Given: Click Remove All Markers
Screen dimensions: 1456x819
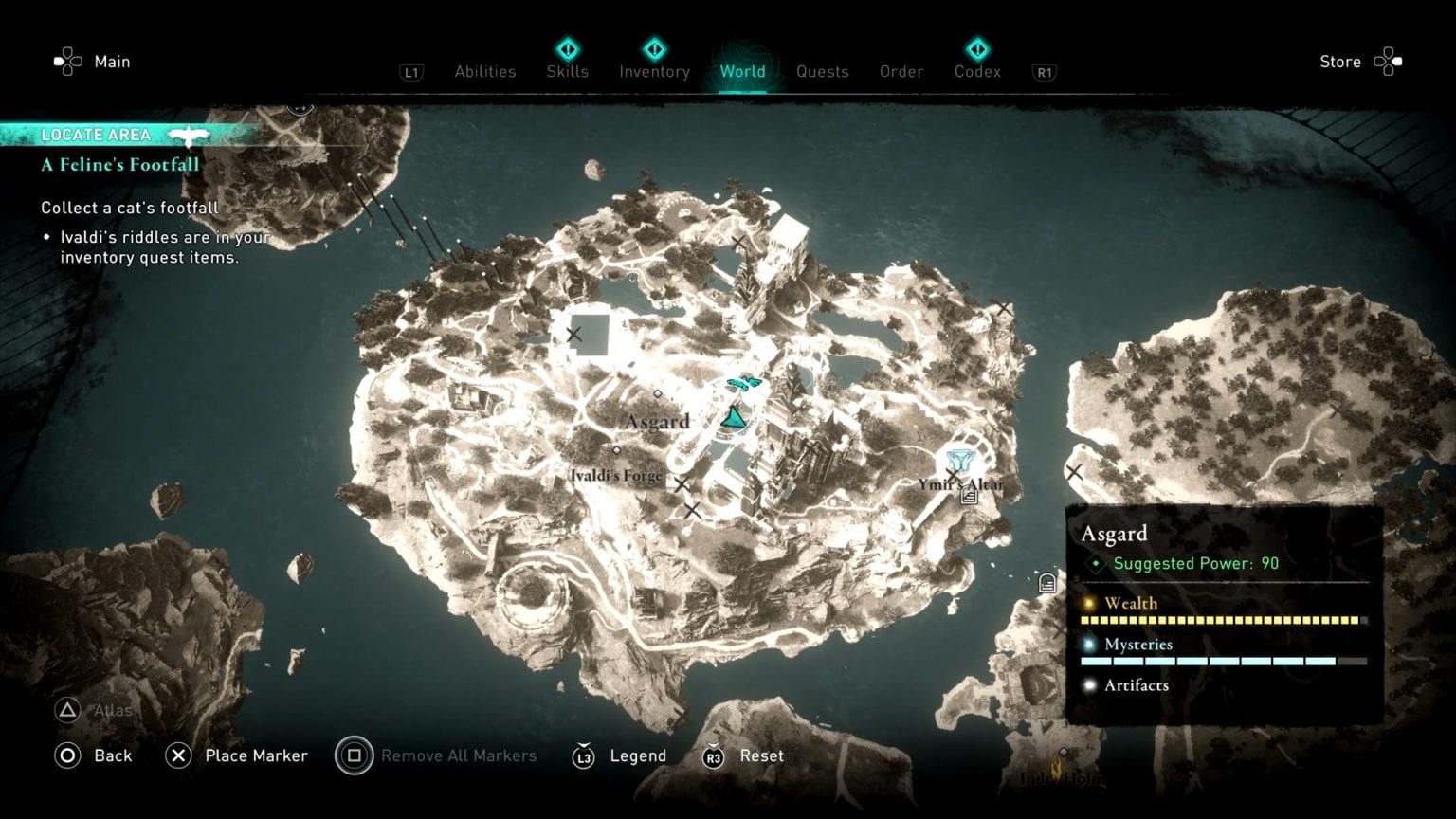Looking at the screenshot, I should (459, 755).
